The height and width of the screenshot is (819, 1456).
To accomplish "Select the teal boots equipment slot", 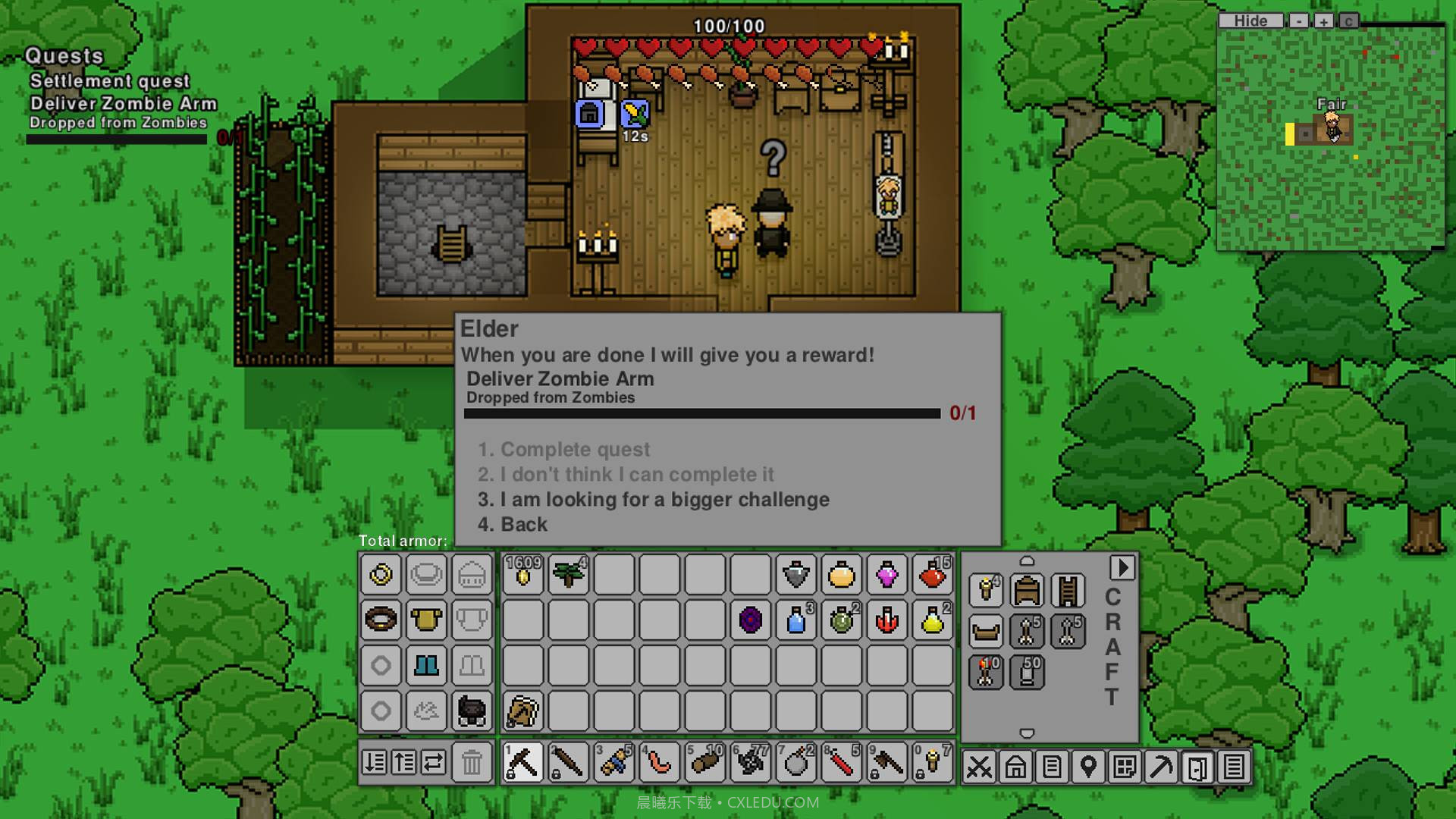I will click(x=426, y=666).
